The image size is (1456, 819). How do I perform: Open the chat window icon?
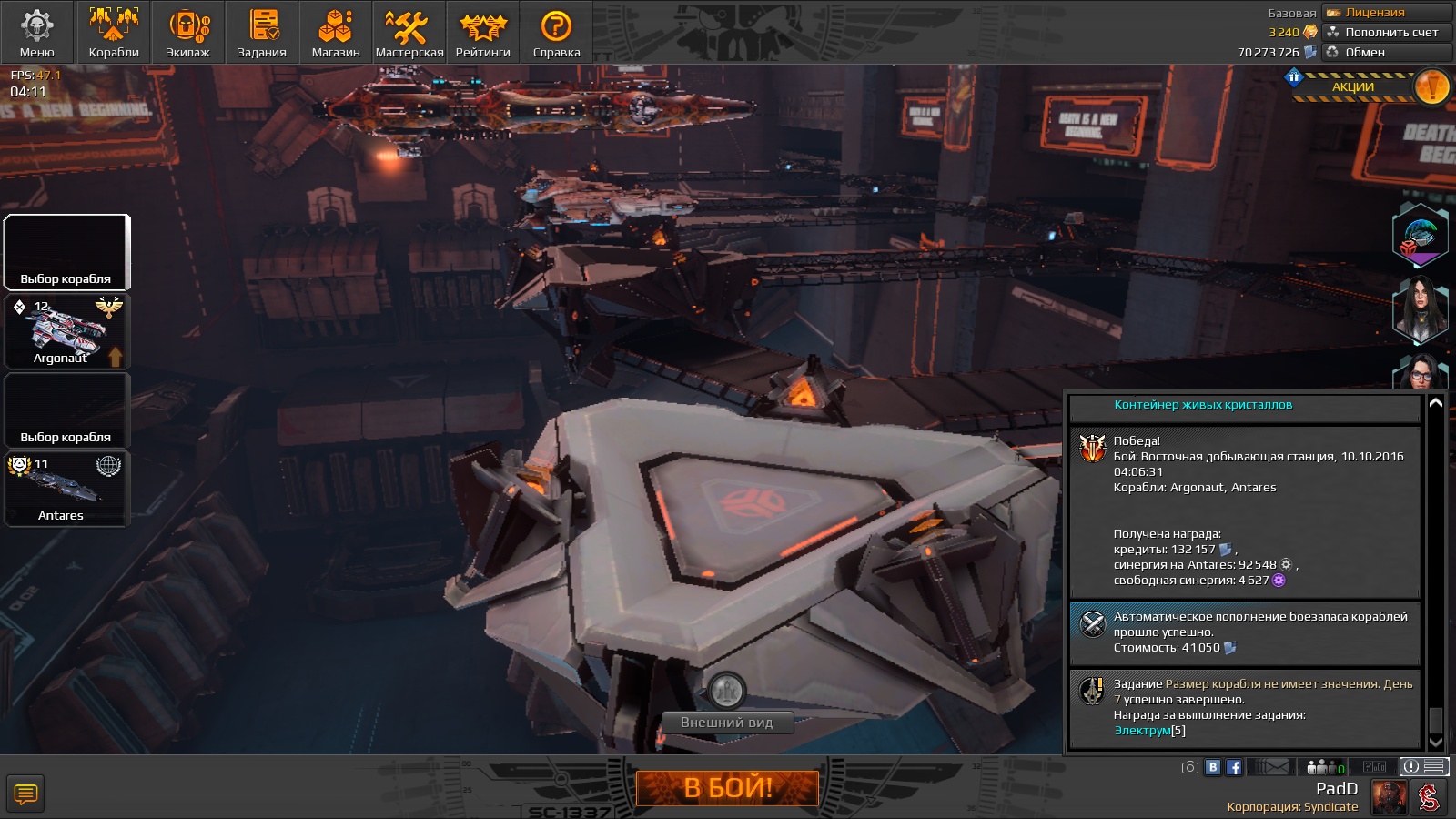point(25,794)
